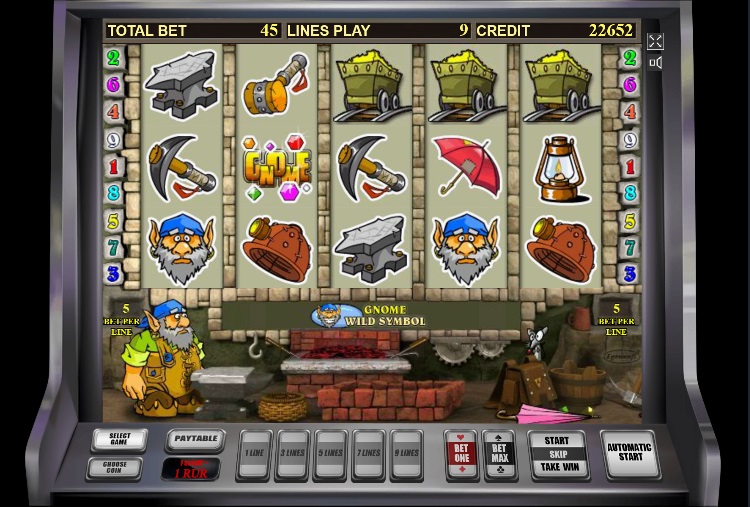The image size is (750, 507).
Task: Pick the 7 Lines button
Action: click(368, 453)
